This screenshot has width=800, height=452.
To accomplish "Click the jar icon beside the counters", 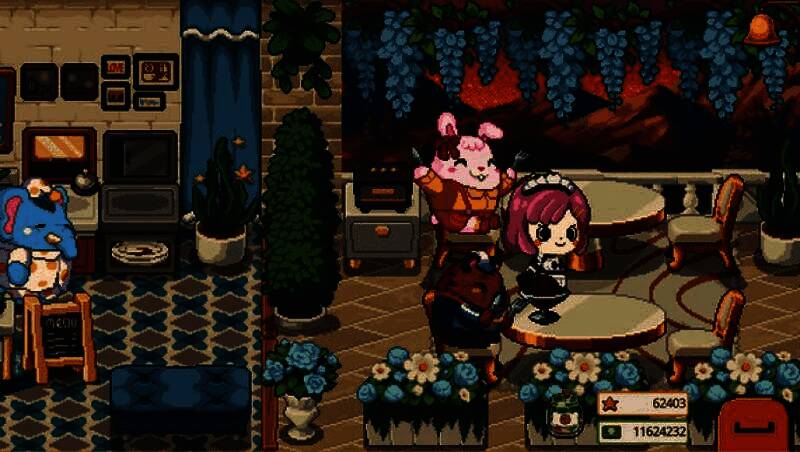I will tap(566, 416).
